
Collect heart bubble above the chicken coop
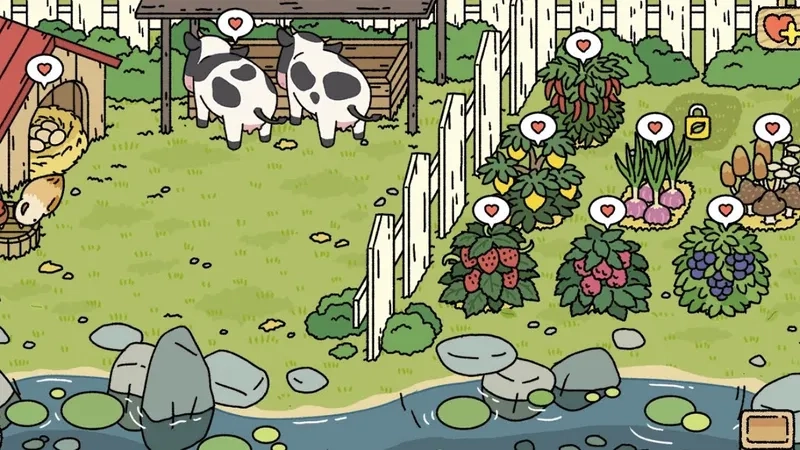(x=43, y=70)
